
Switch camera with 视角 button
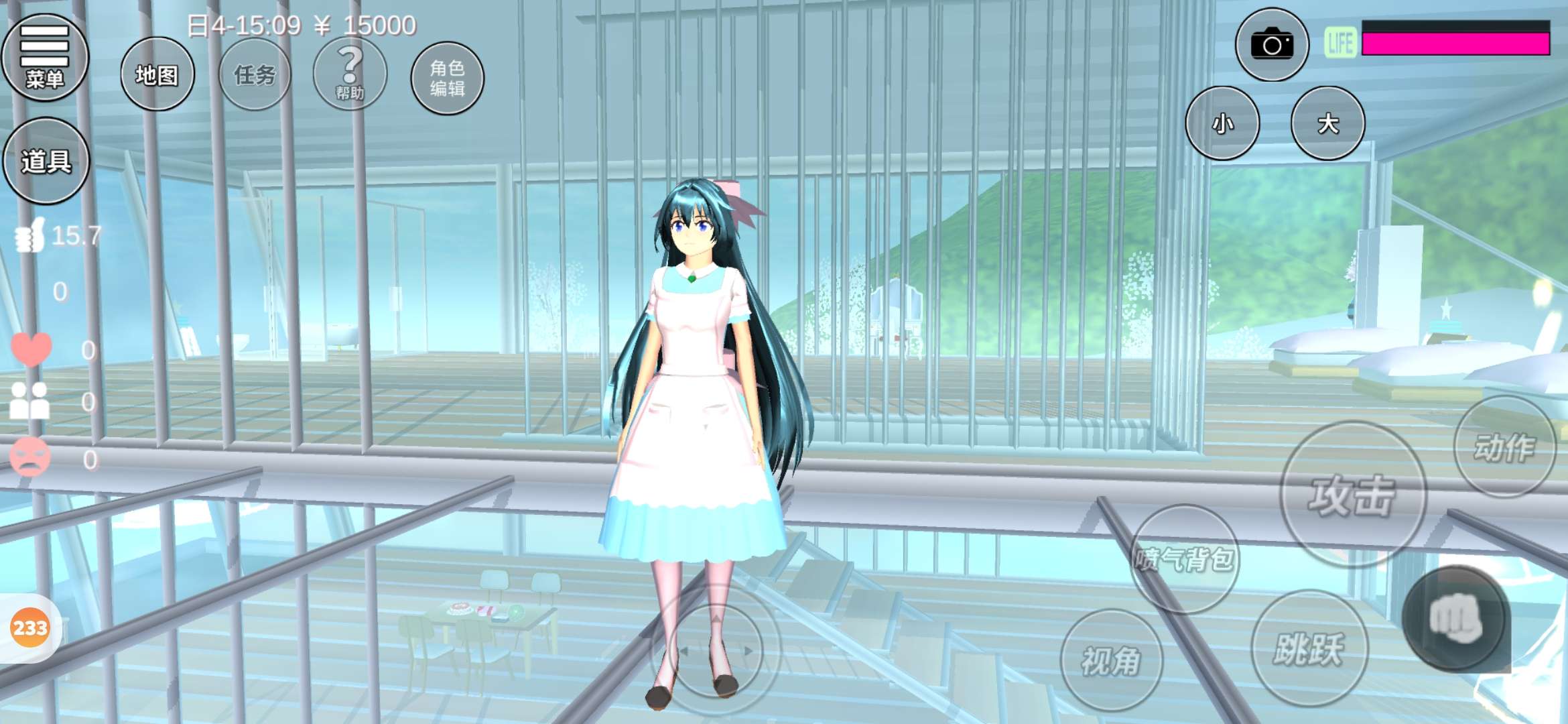pyautogui.click(x=1111, y=660)
